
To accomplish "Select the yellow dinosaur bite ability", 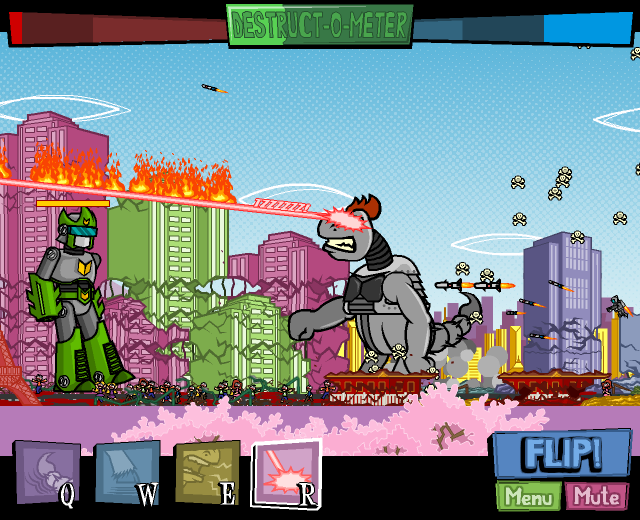I will [x=206, y=471].
